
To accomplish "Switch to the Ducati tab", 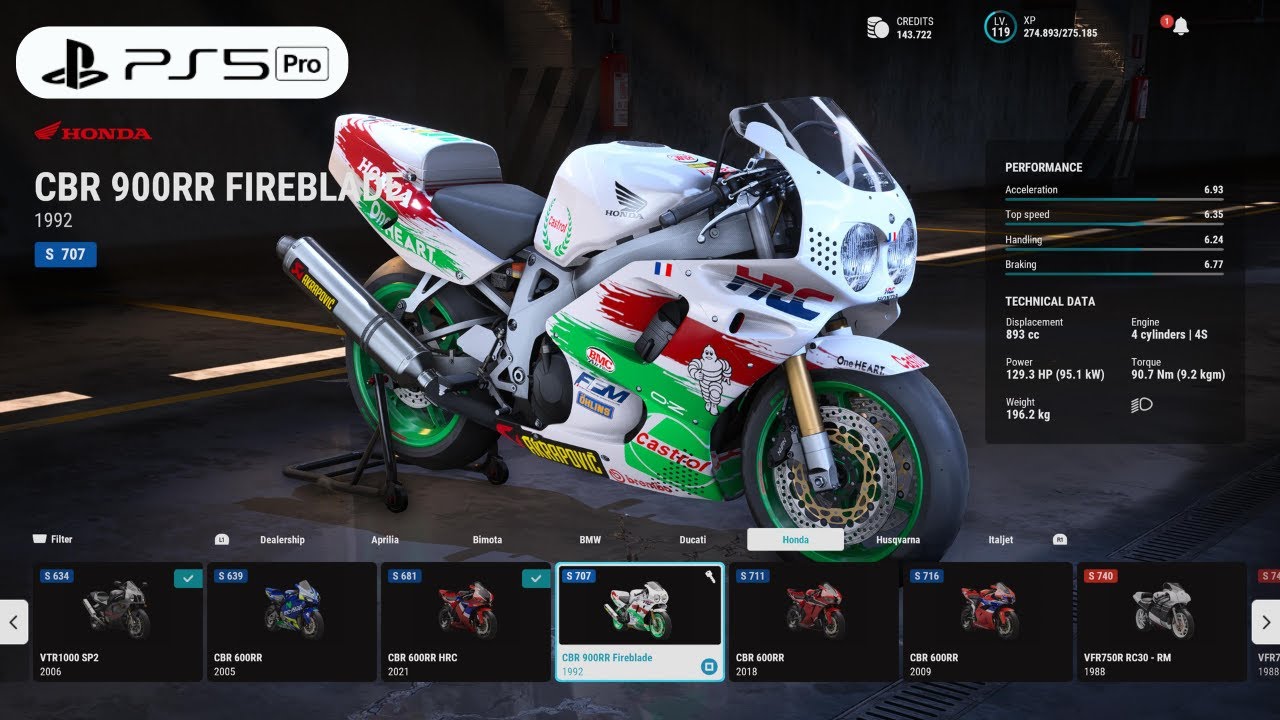I will click(692, 539).
